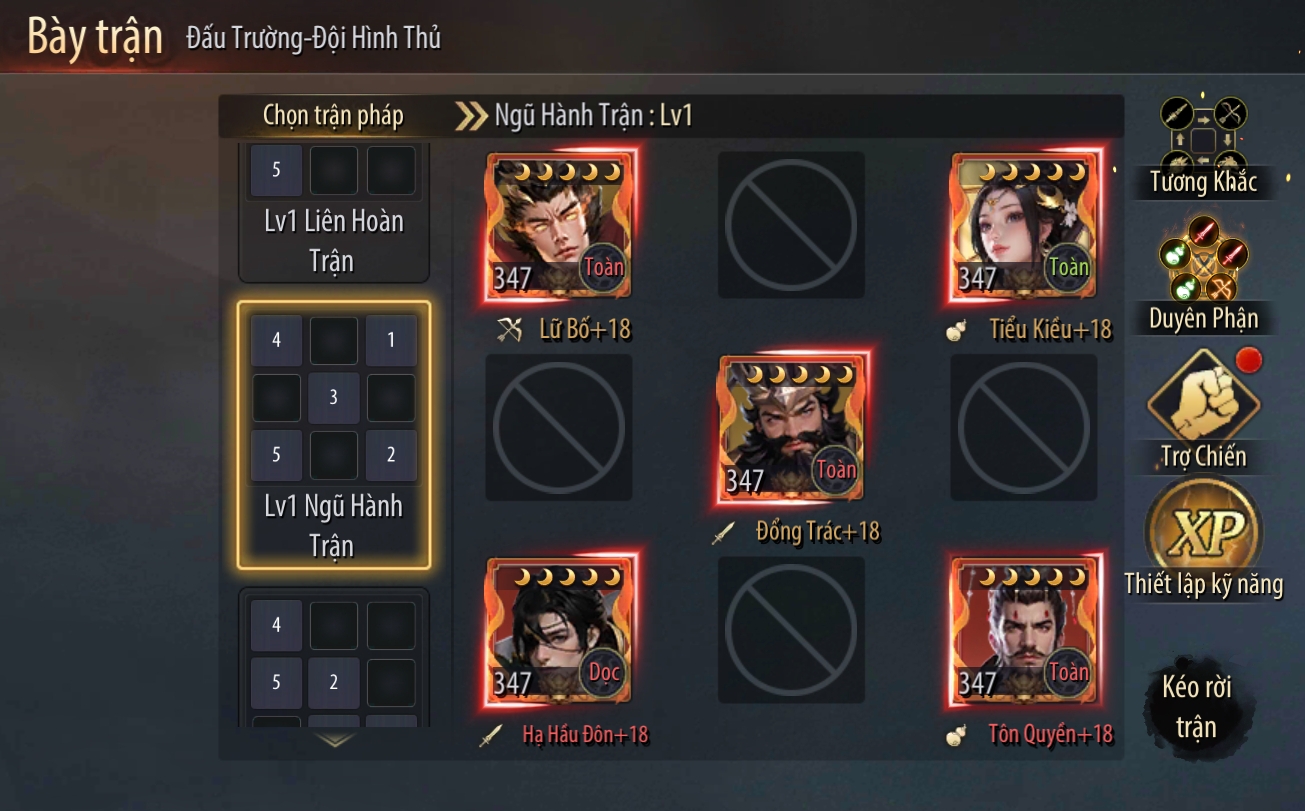The image size is (1305, 811).
Task: Click the Kéo rời trận button
Action: point(1195,706)
